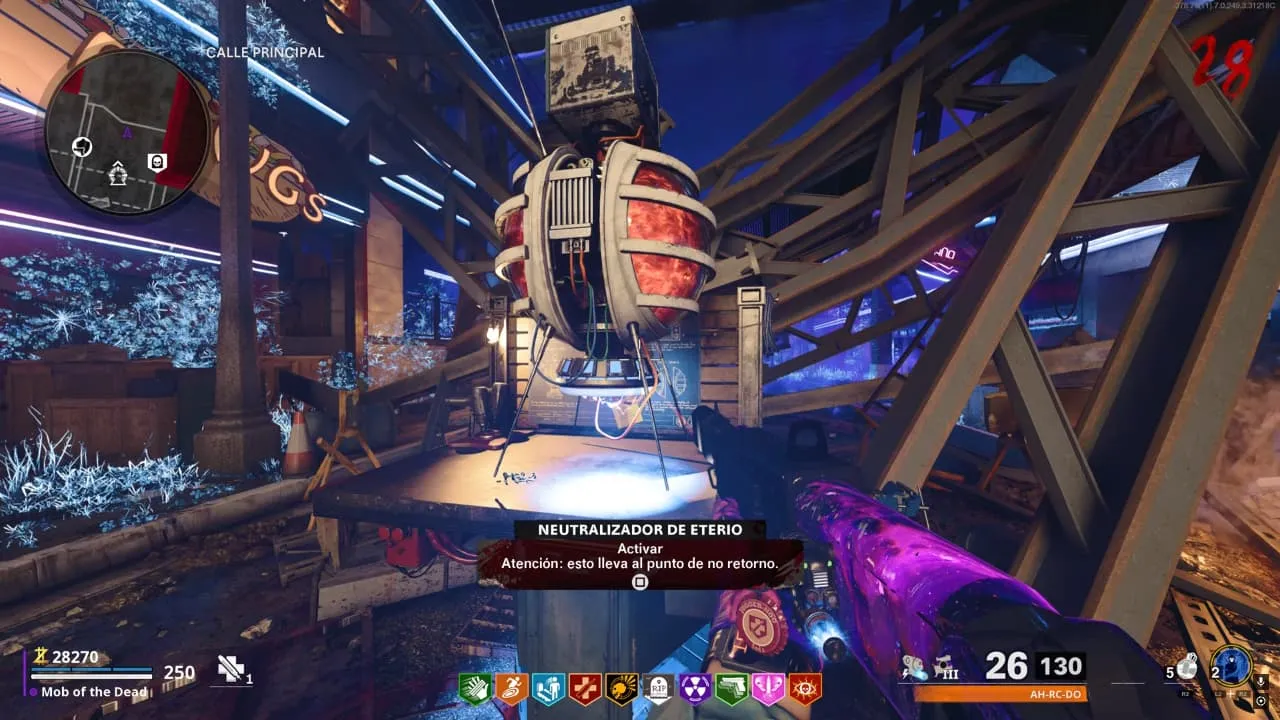Select the house-shaped minimap marker
The image size is (1280, 720).
(118, 172)
